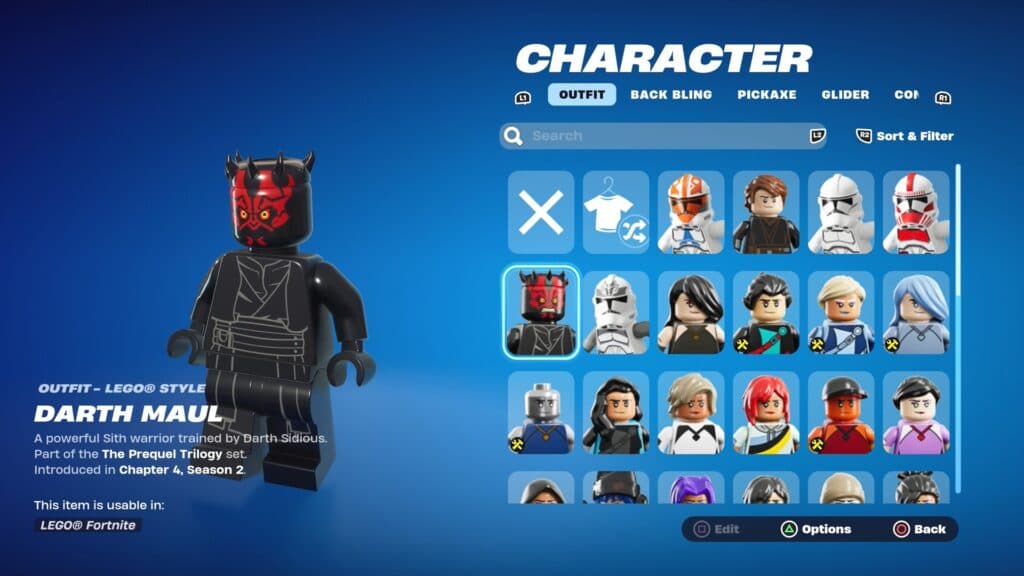
Task: Select the Glider tab
Action: click(845, 95)
